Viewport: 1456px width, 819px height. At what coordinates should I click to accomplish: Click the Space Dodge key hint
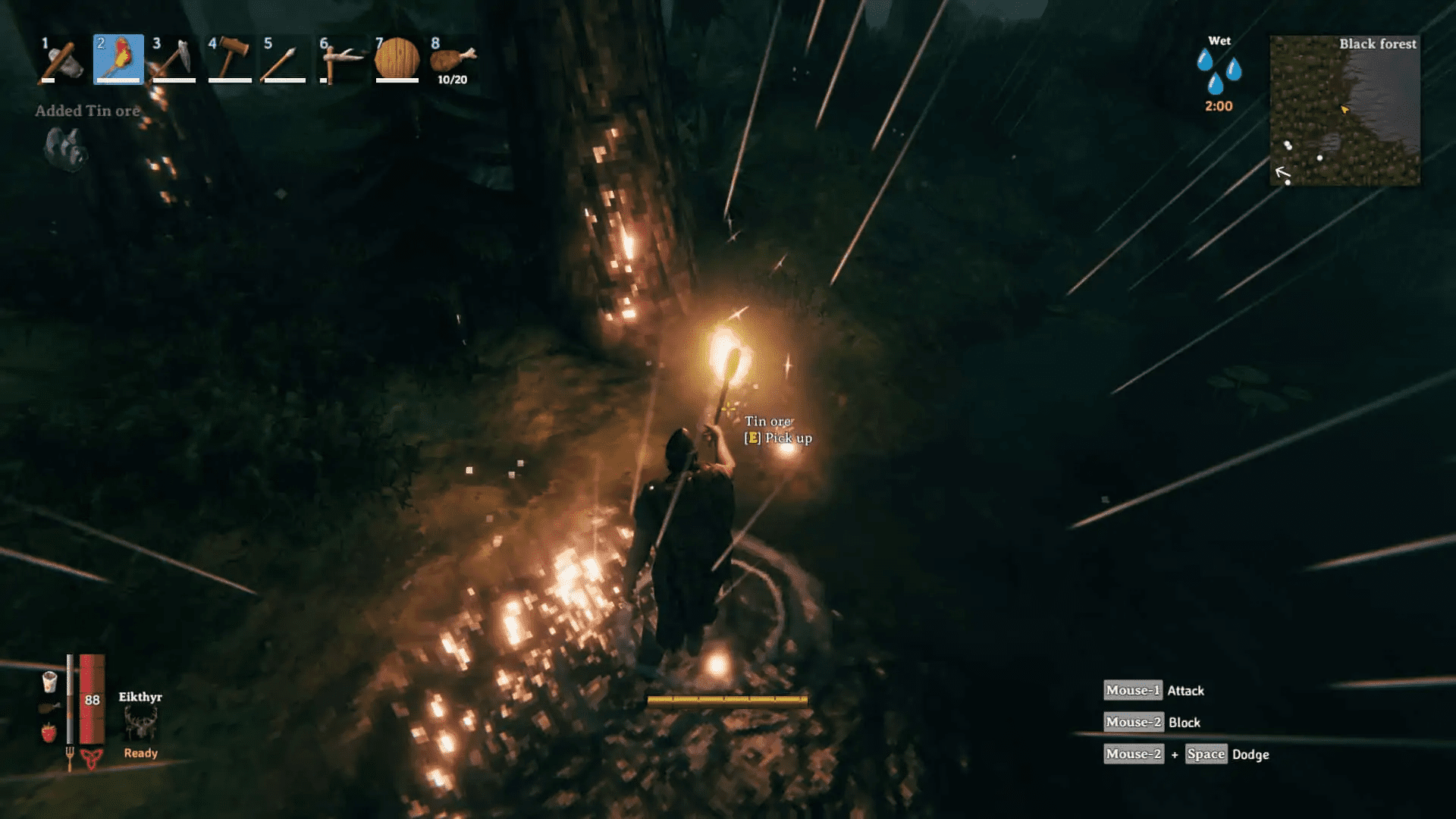coord(1206,754)
